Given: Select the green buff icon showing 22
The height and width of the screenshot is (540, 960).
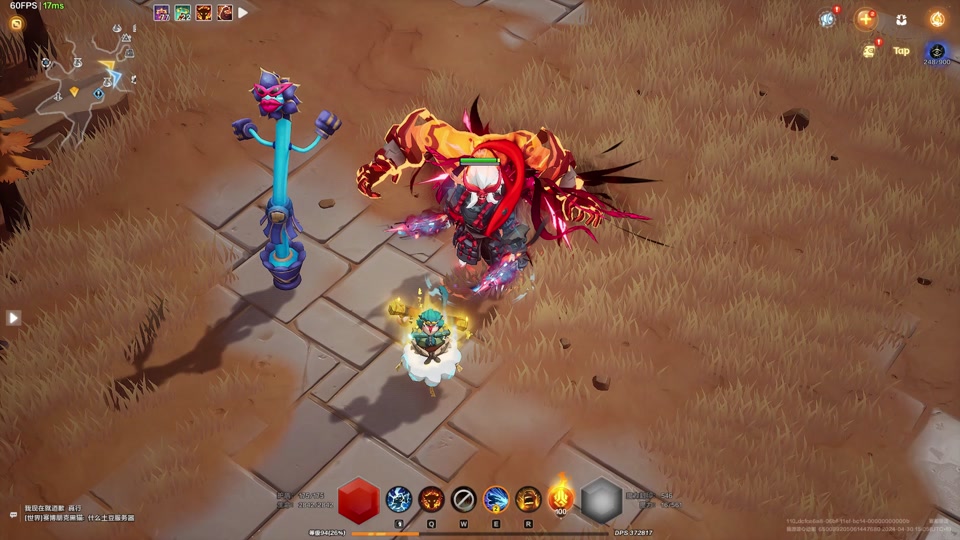Looking at the screenshot, I should point(183,13).
